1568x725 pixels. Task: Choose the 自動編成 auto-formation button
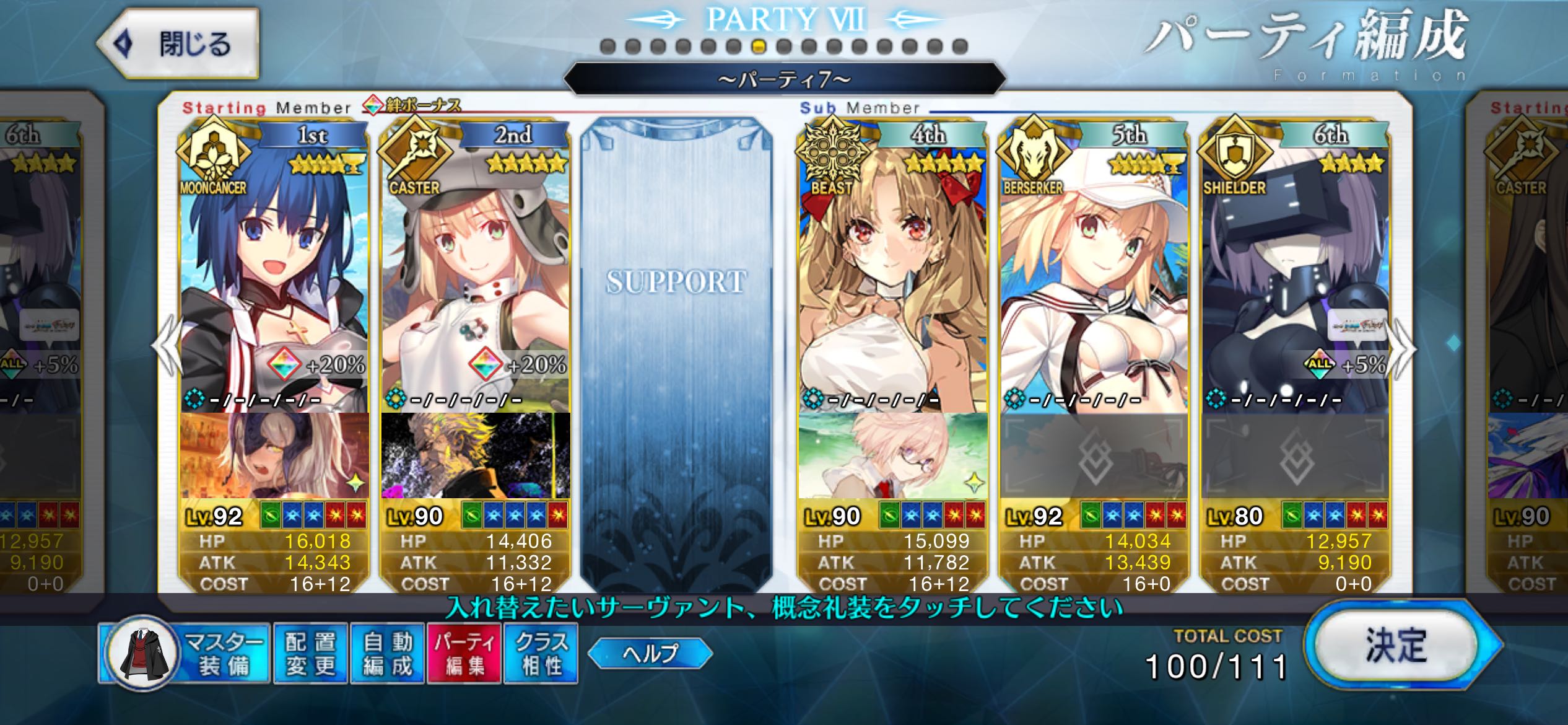[388, 654]
